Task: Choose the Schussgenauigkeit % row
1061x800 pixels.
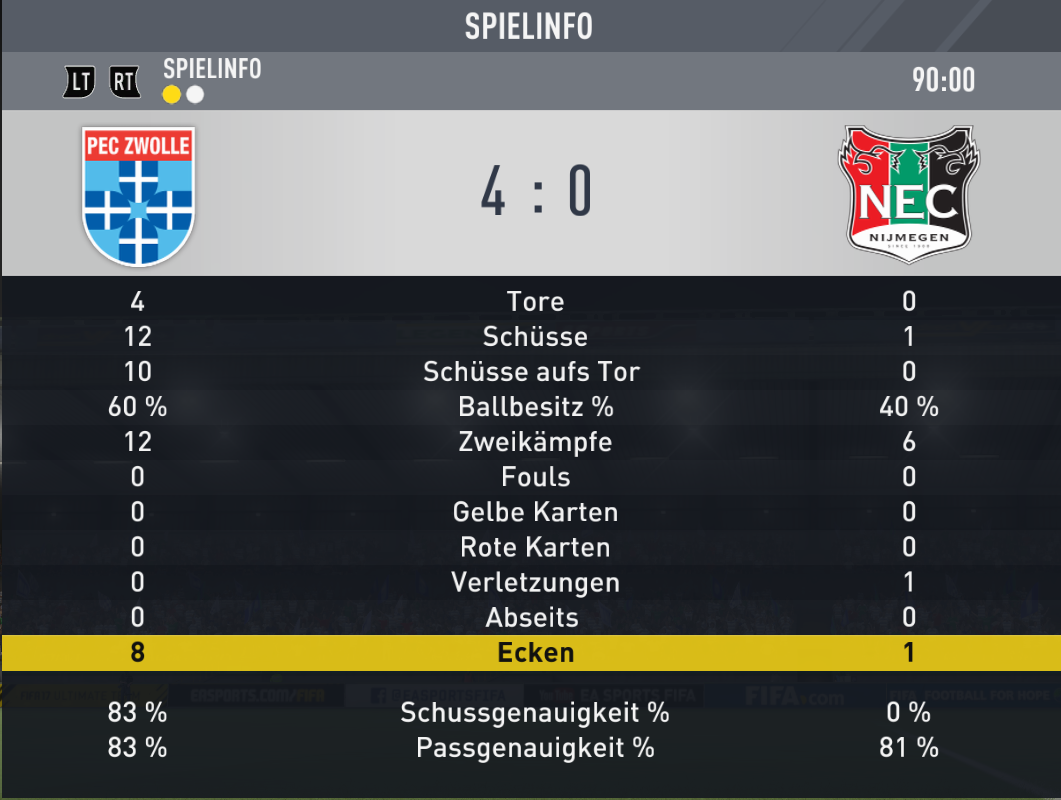Action: click(x=535, y=712)
